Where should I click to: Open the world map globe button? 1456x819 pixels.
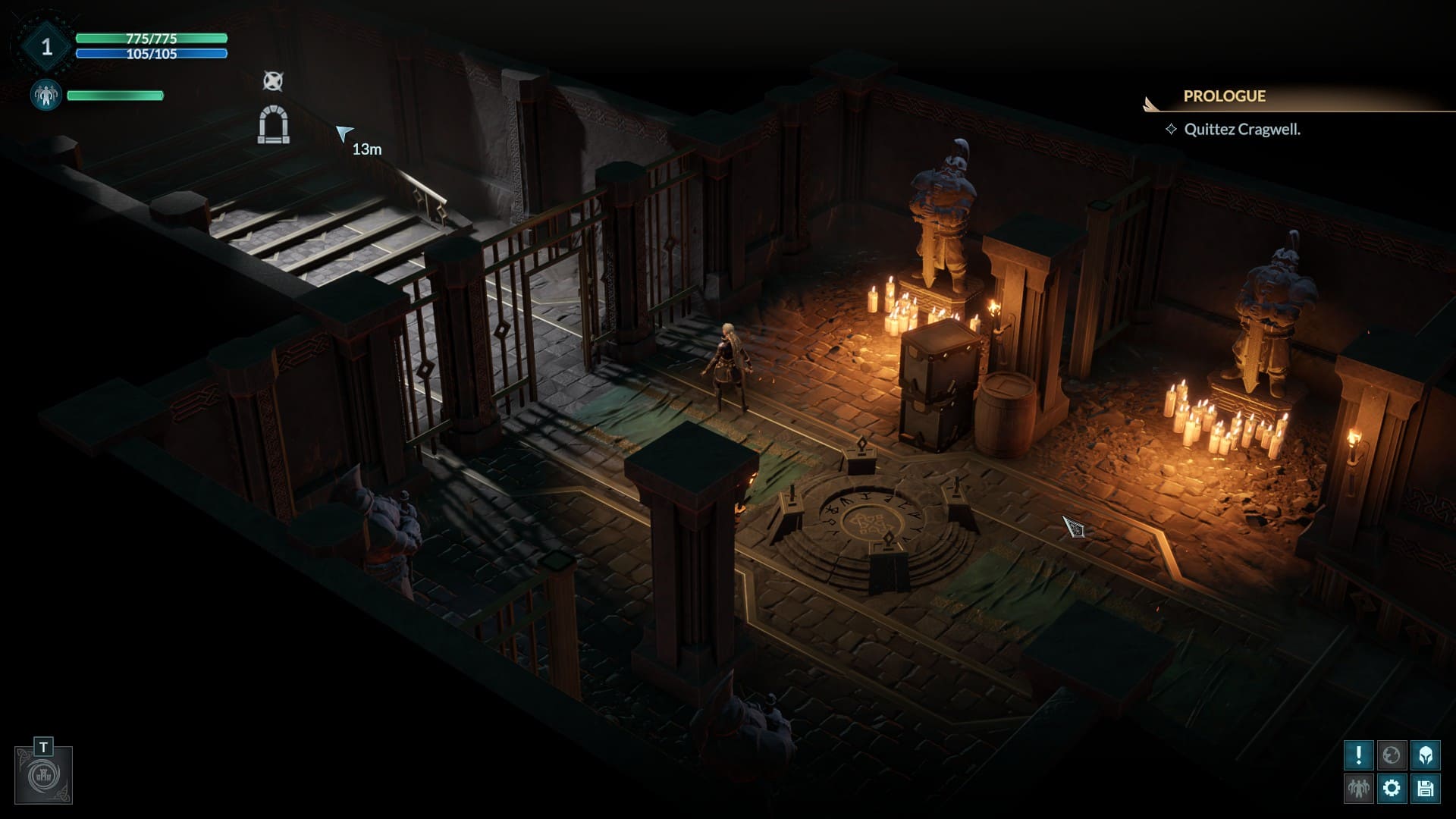tap(1392, 755)
